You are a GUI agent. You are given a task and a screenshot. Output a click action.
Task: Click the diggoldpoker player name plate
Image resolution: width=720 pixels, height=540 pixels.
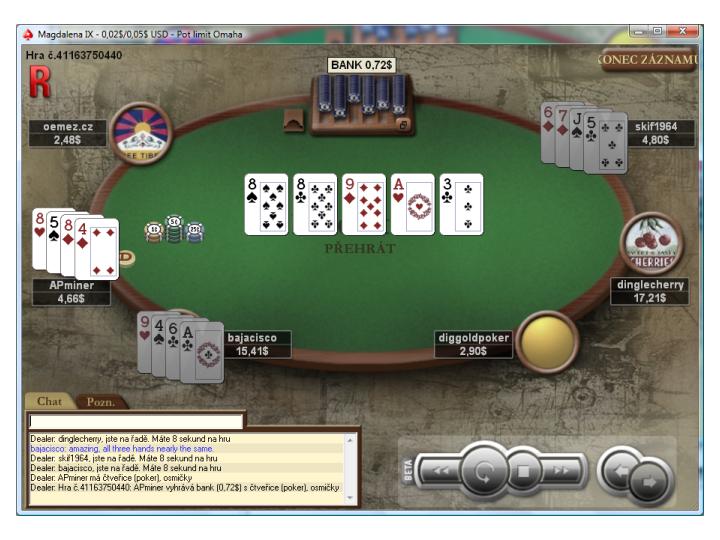pyautogui.click(x=474, y=345)
